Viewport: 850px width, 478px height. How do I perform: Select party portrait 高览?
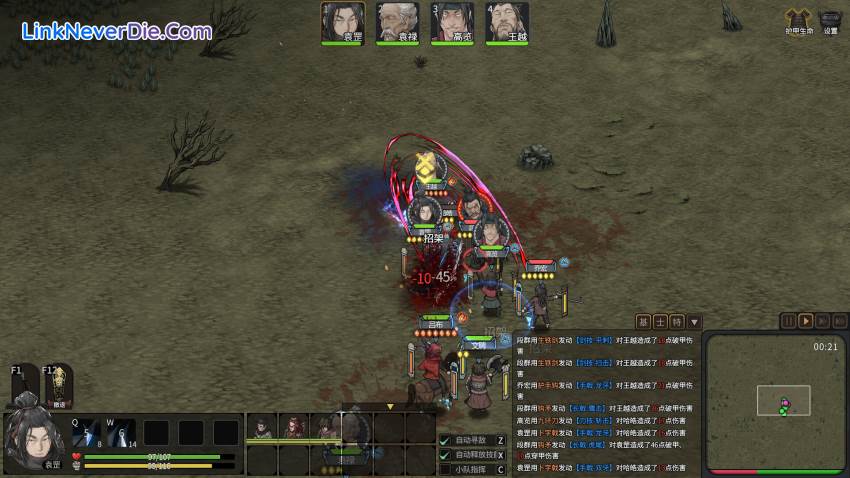451,21
